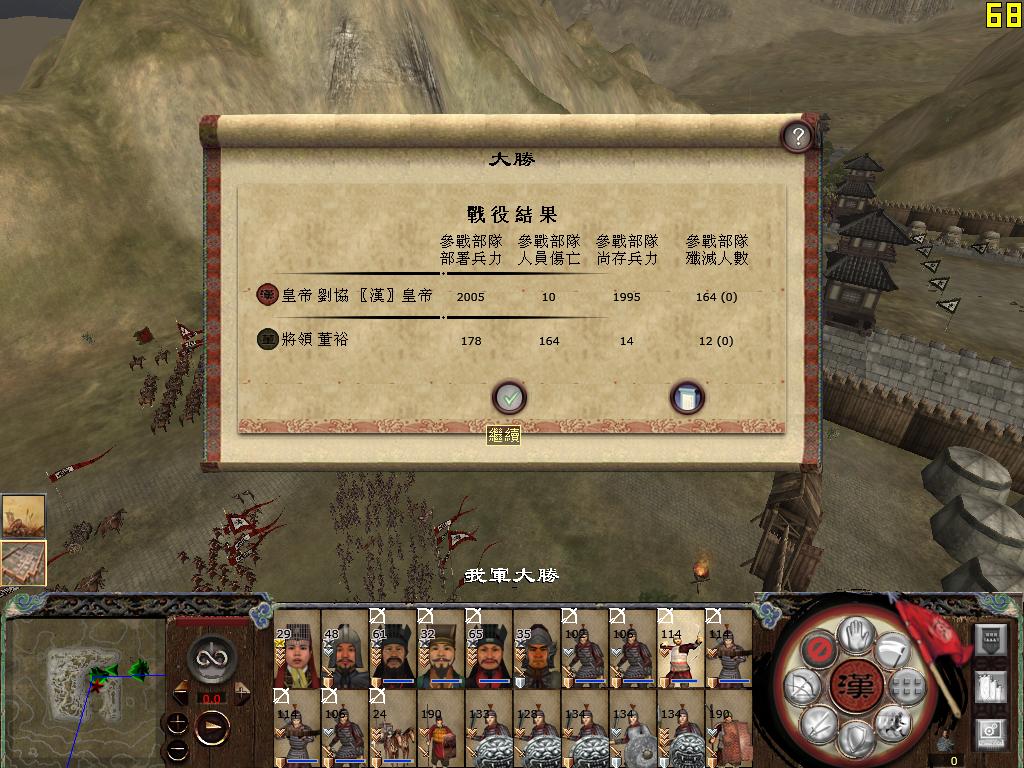1024x768 pixels.
Task: Select the helmeted officer card numbered 48
Action: (x=345, y=648)
